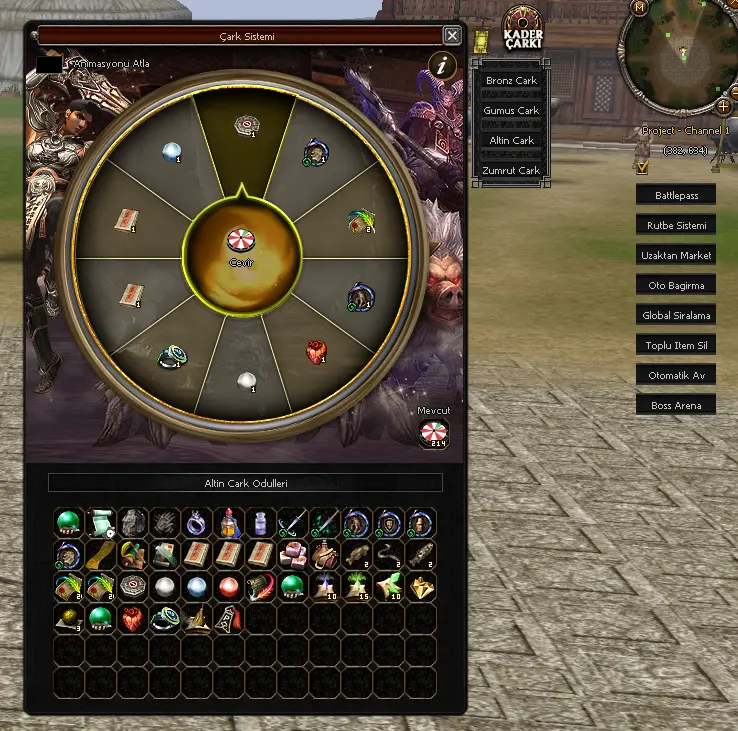Switch to the Zumrut Cark wheel
Screen dimensions: 738x731
tap(511, 170)
